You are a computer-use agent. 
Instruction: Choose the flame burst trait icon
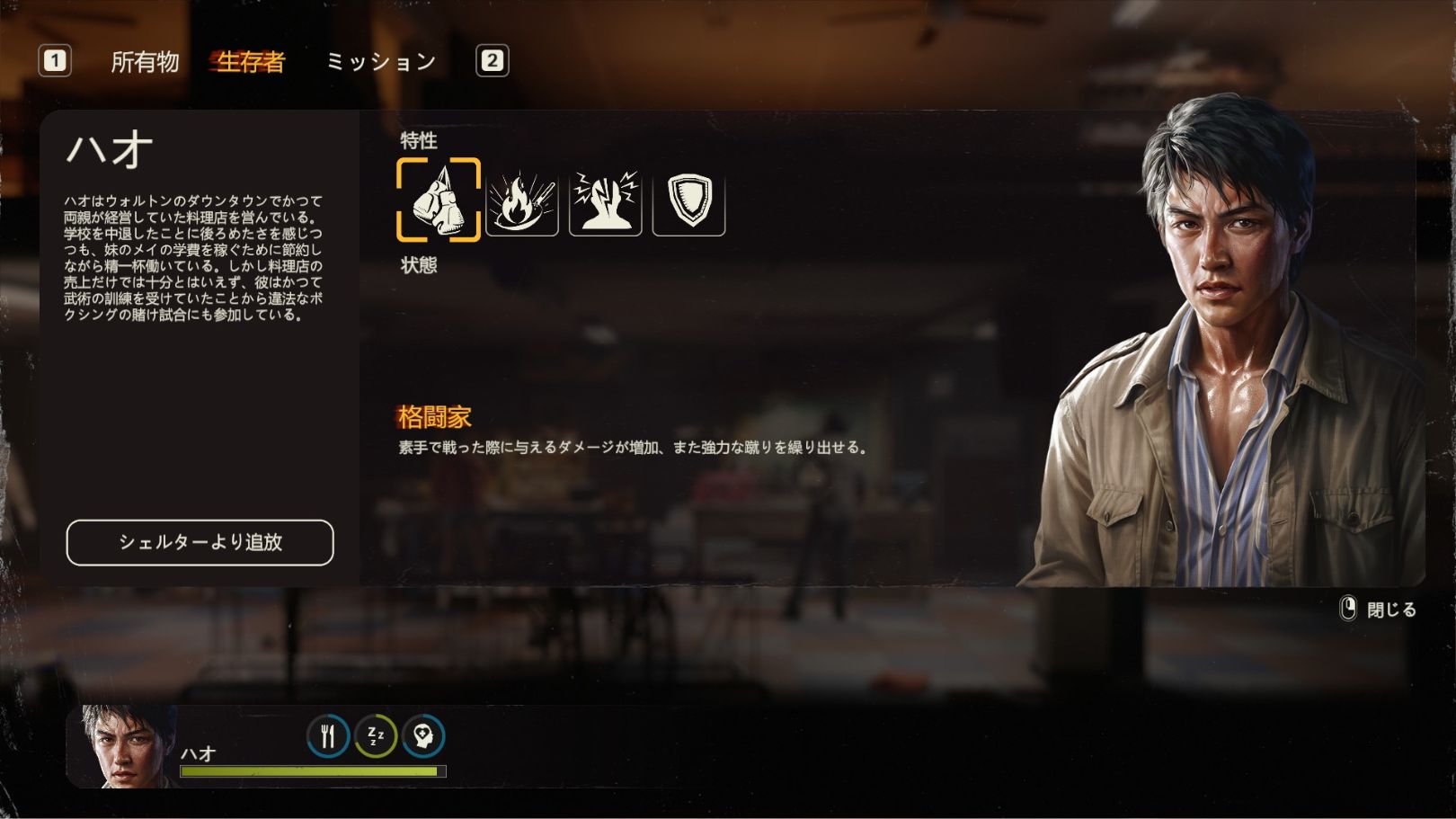[x=522, y=202]
